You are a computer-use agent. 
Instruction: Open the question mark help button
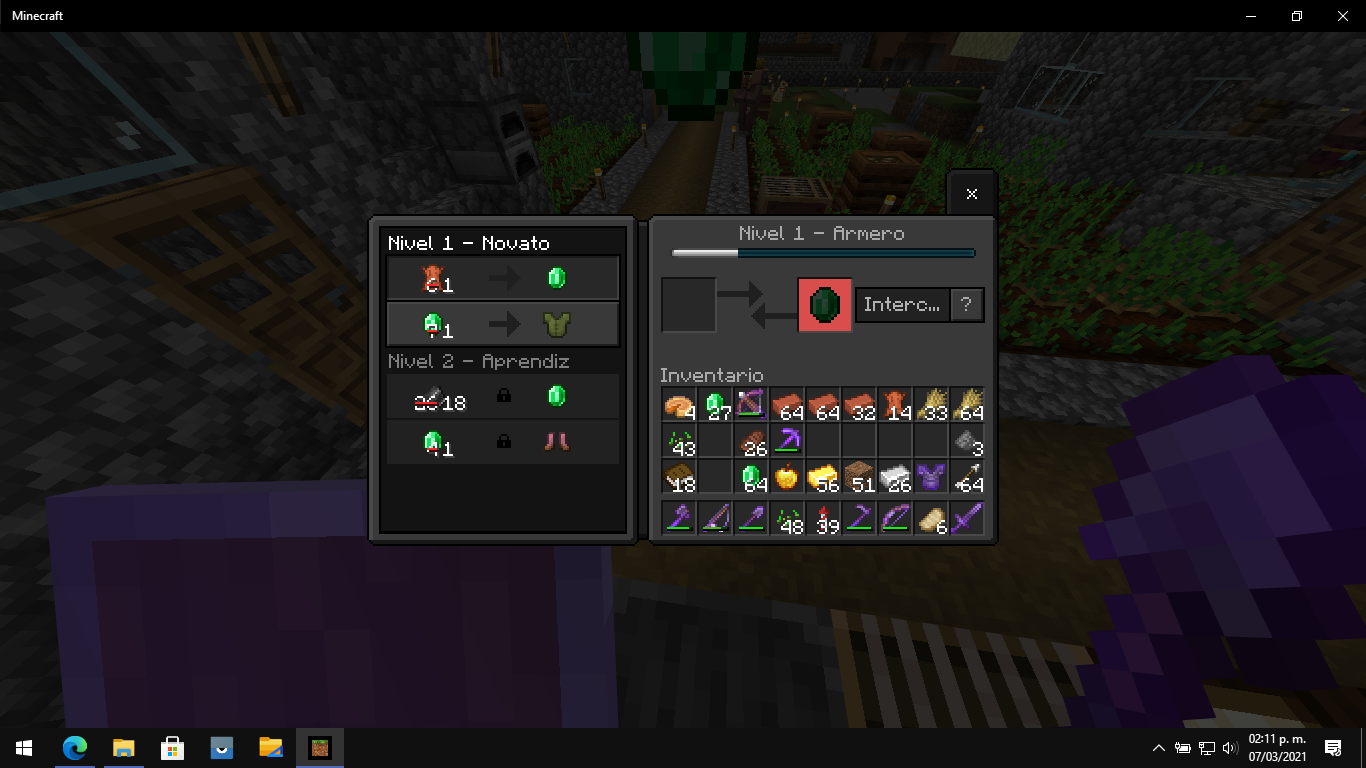point(966,305)
